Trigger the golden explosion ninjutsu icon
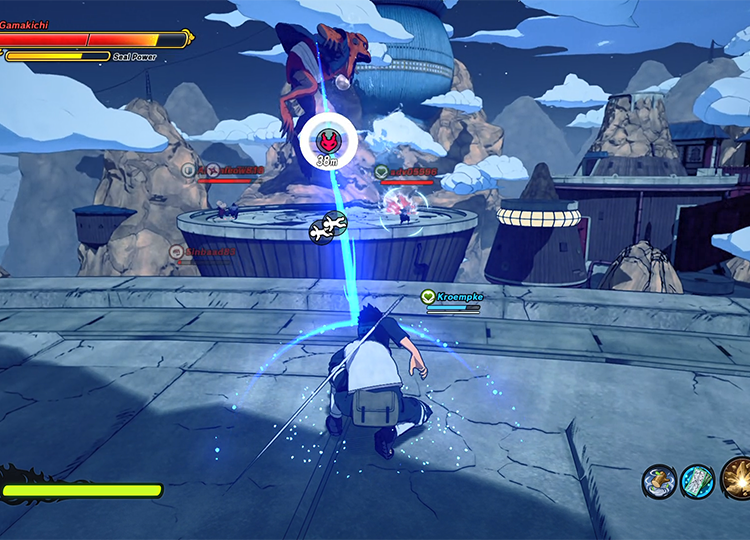 738,480
